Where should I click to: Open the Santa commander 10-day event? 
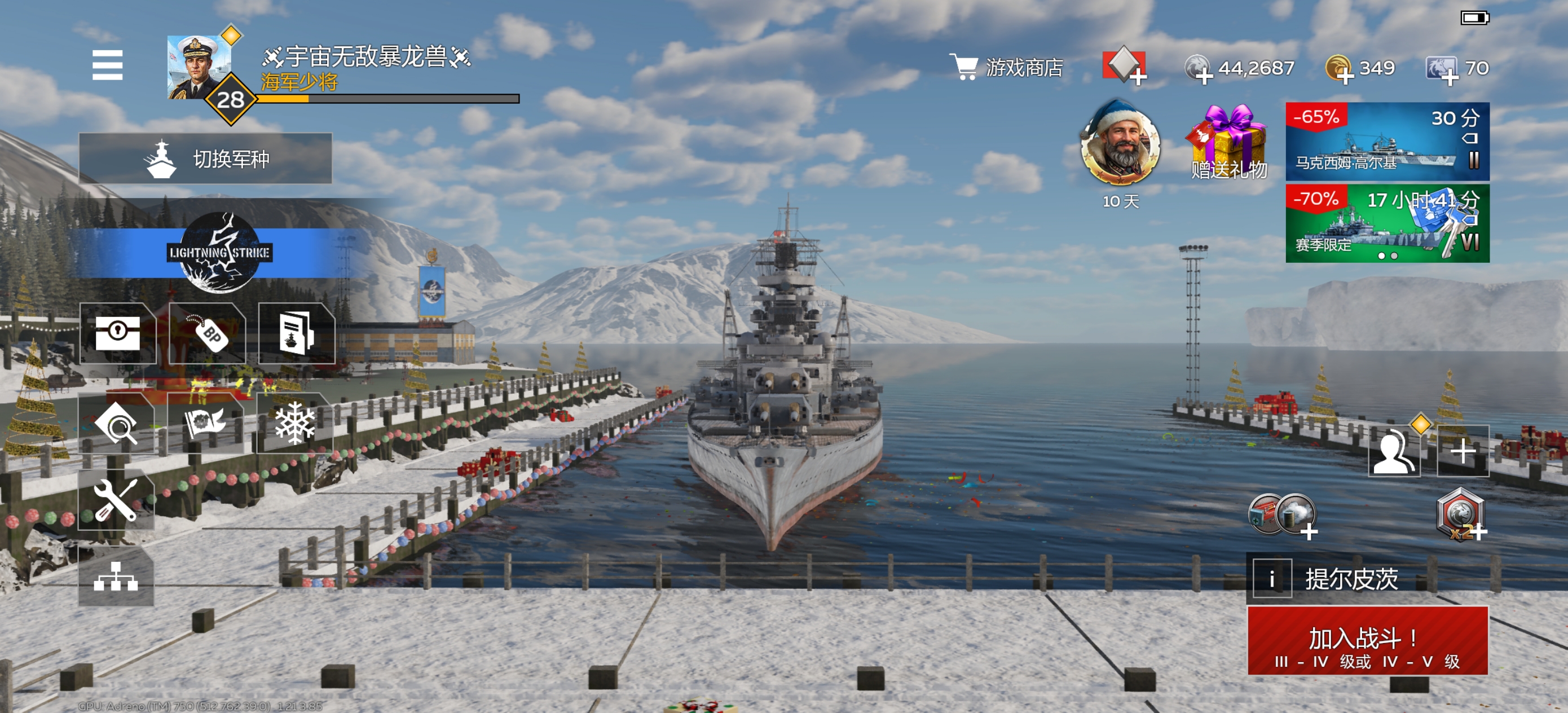click(x=1120, y=146)
